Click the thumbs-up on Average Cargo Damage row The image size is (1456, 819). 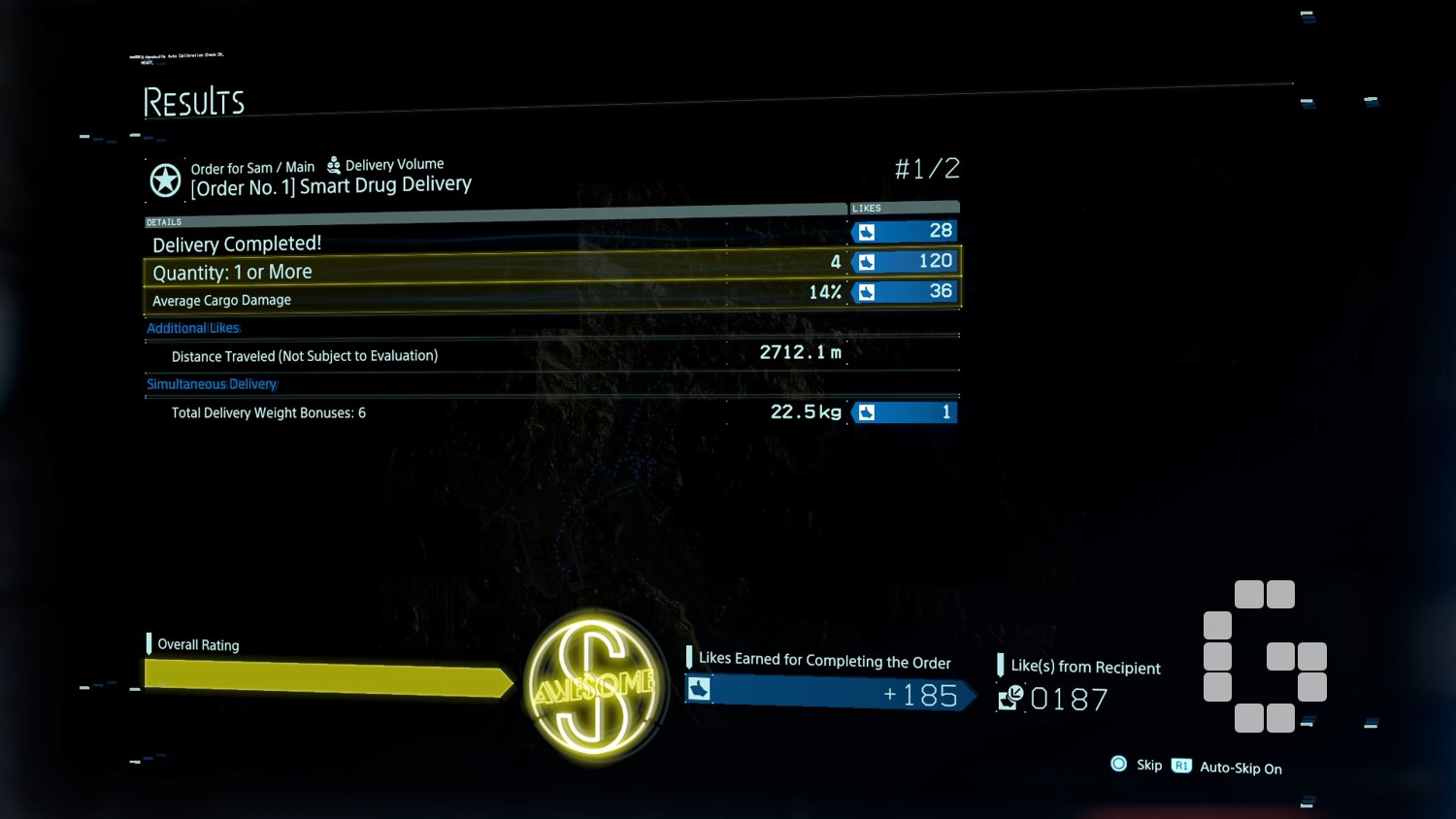(x=867, y=291)
